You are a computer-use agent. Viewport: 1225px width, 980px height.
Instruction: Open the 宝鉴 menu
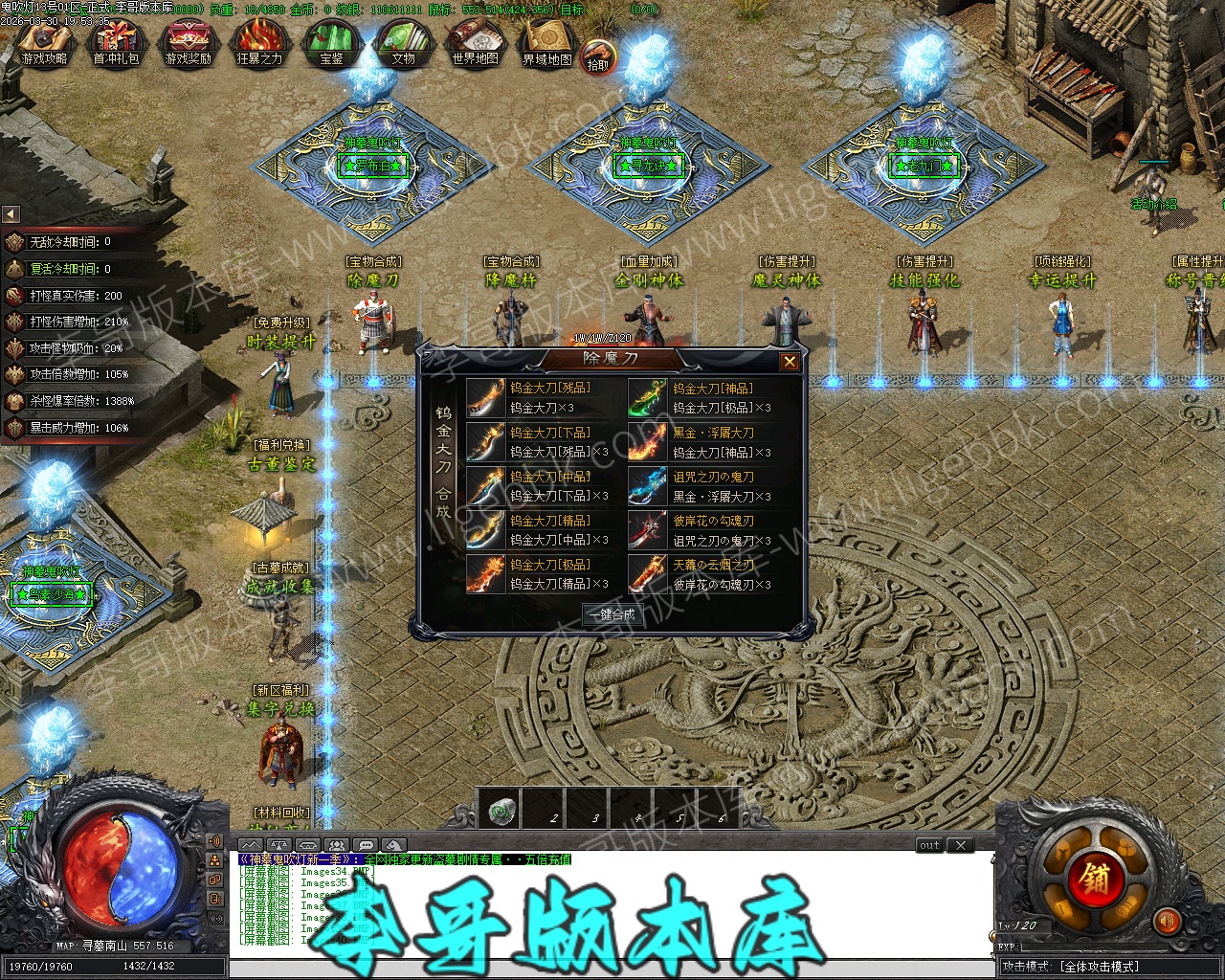[331, 44]
